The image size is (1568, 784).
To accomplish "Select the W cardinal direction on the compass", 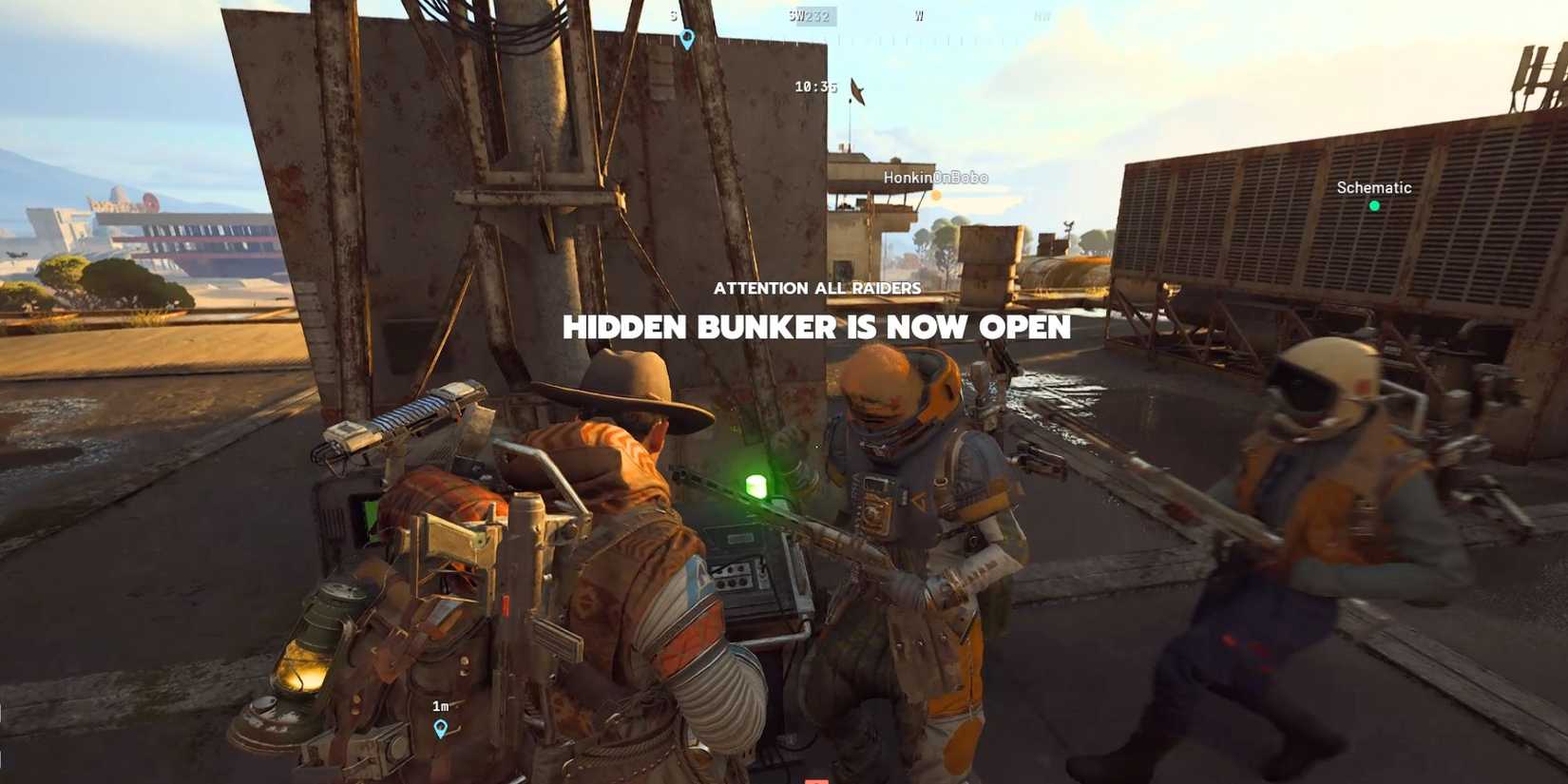I will point(918,15).
